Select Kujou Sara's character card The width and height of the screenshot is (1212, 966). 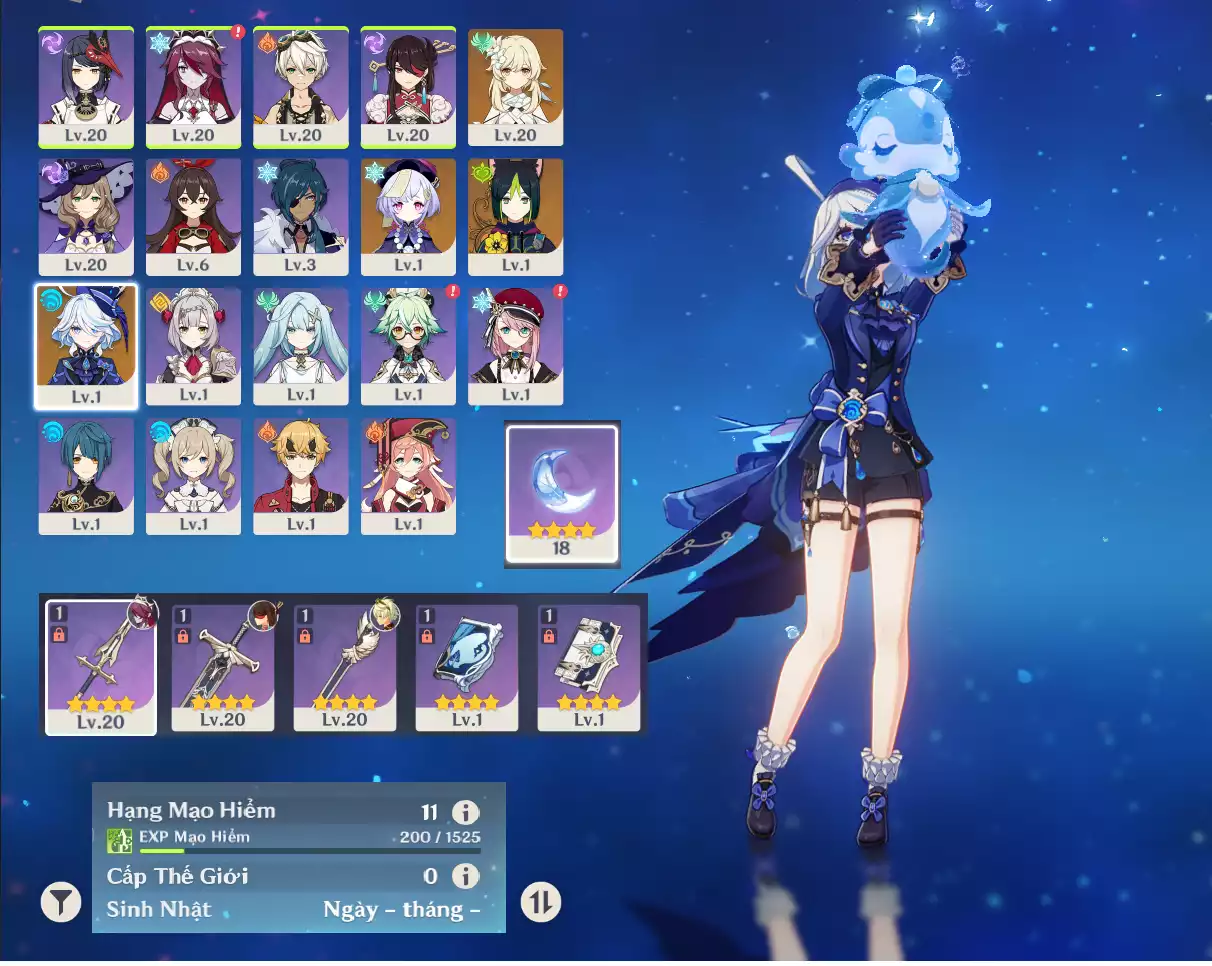[86, 87]
